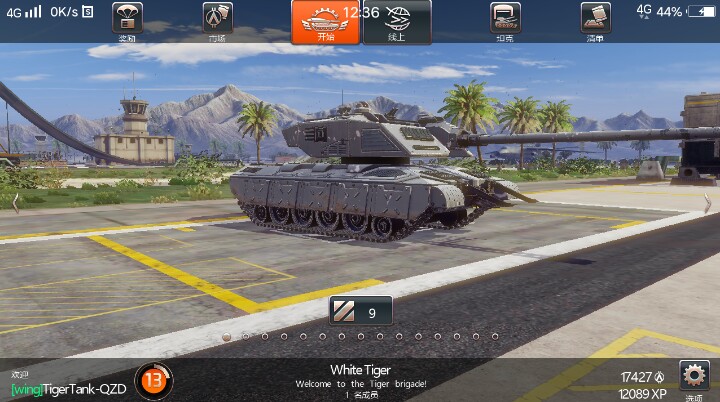Open the checklist clipboard menu
The image size is (720, 402).
coord(595,20)
